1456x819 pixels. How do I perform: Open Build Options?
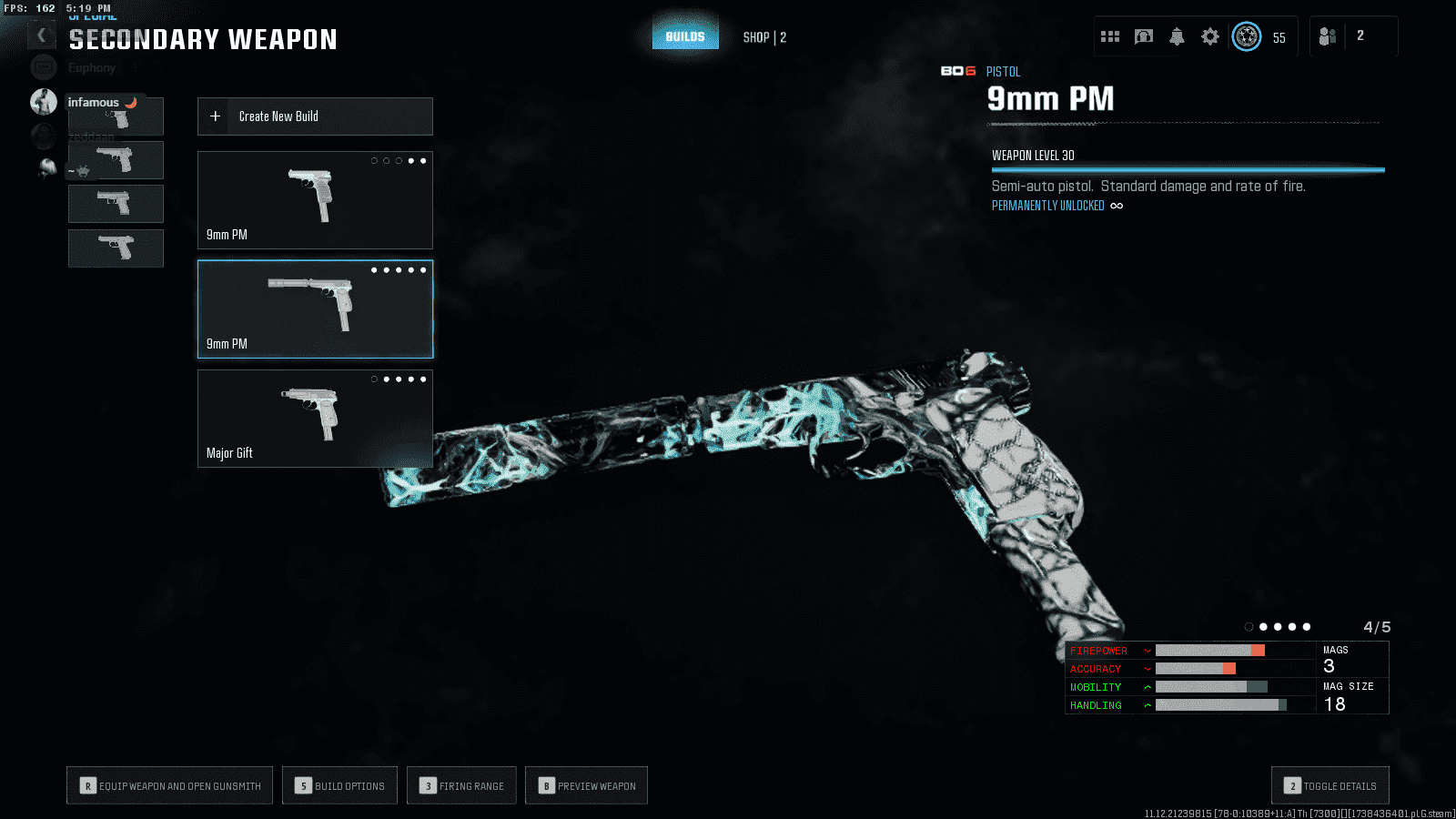coord(340,786)
